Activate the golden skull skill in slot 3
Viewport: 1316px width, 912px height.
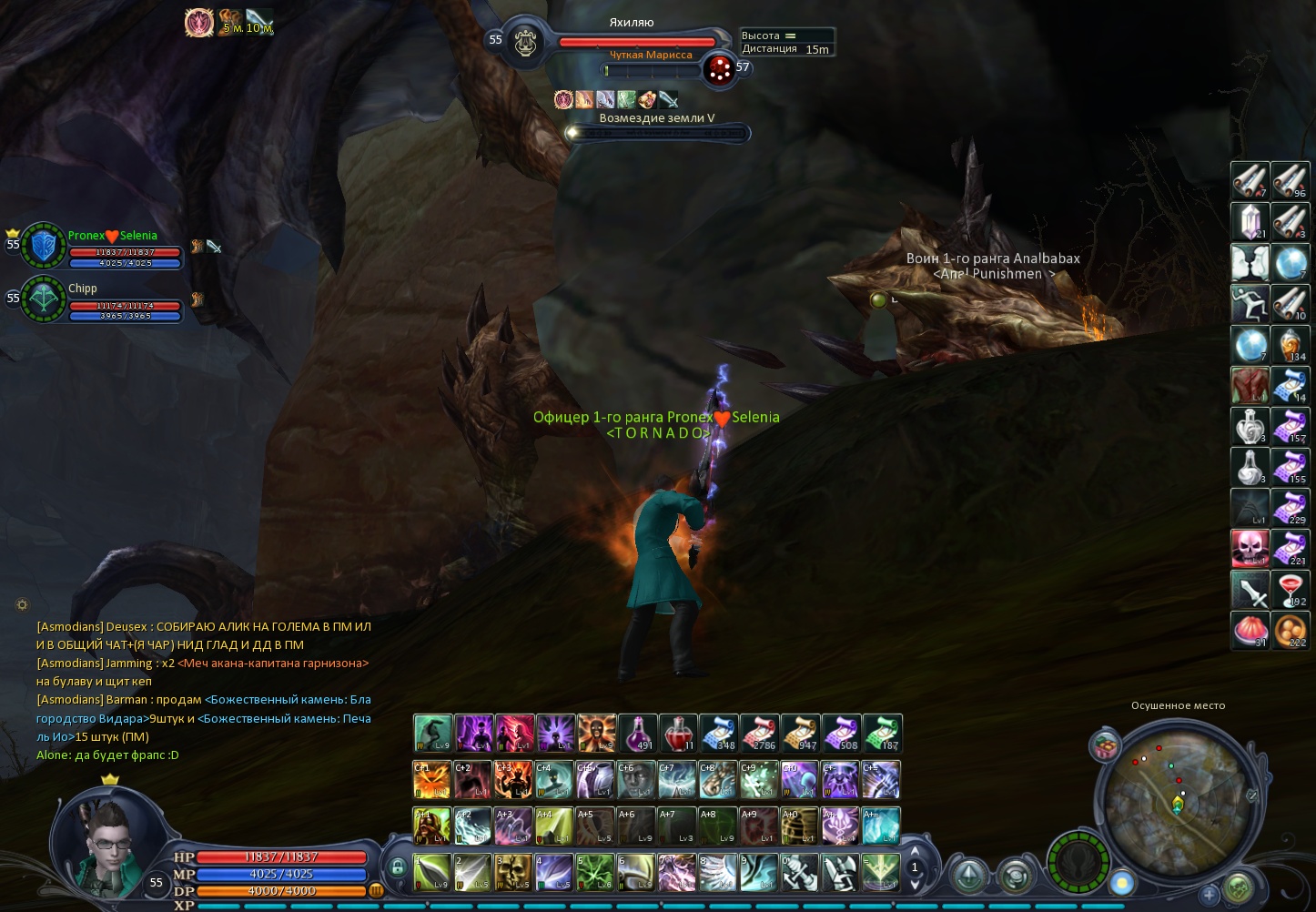pyautogui.click(x=514, y=872)
